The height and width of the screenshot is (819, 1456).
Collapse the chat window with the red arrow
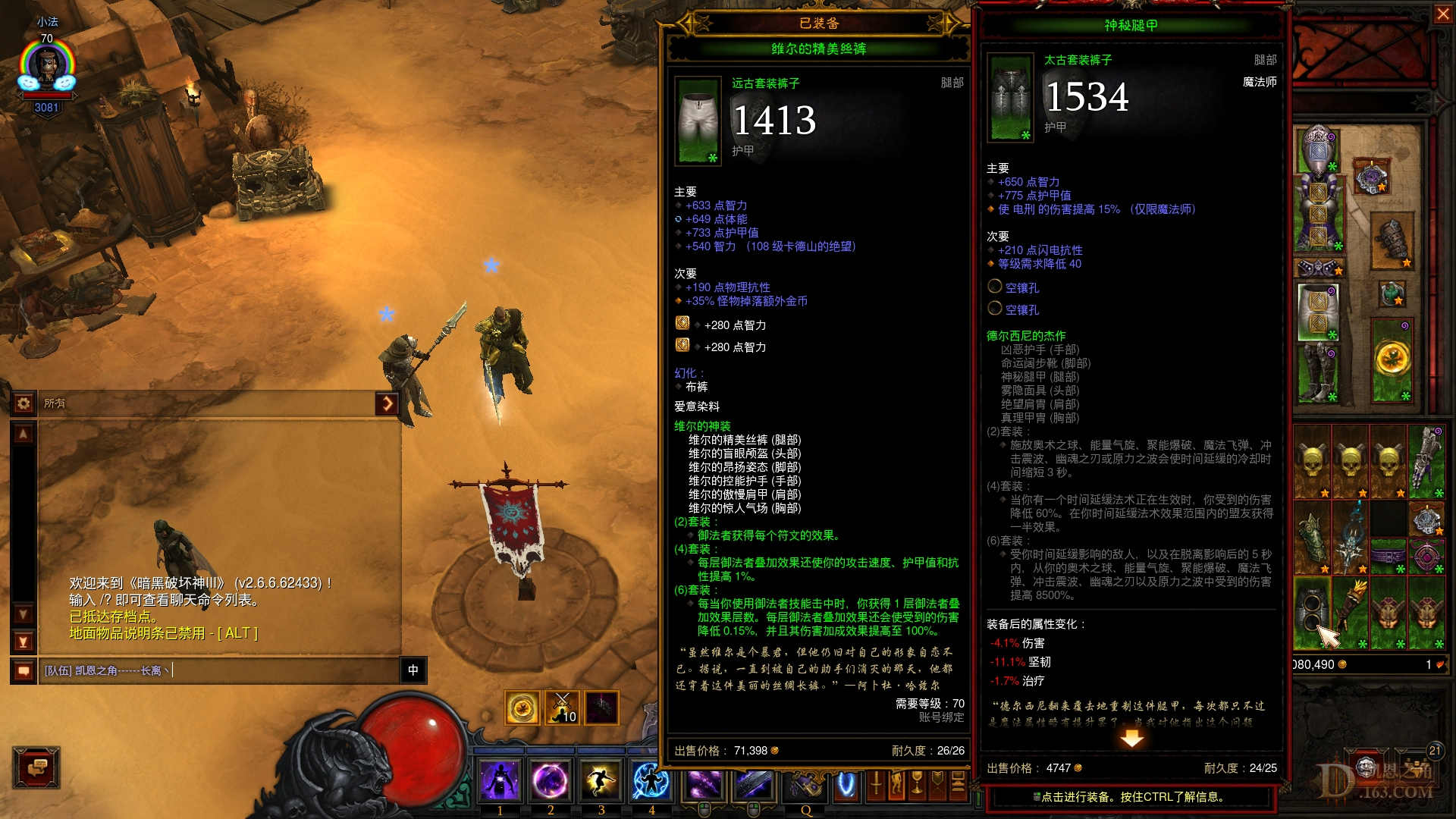coord(389,404)
